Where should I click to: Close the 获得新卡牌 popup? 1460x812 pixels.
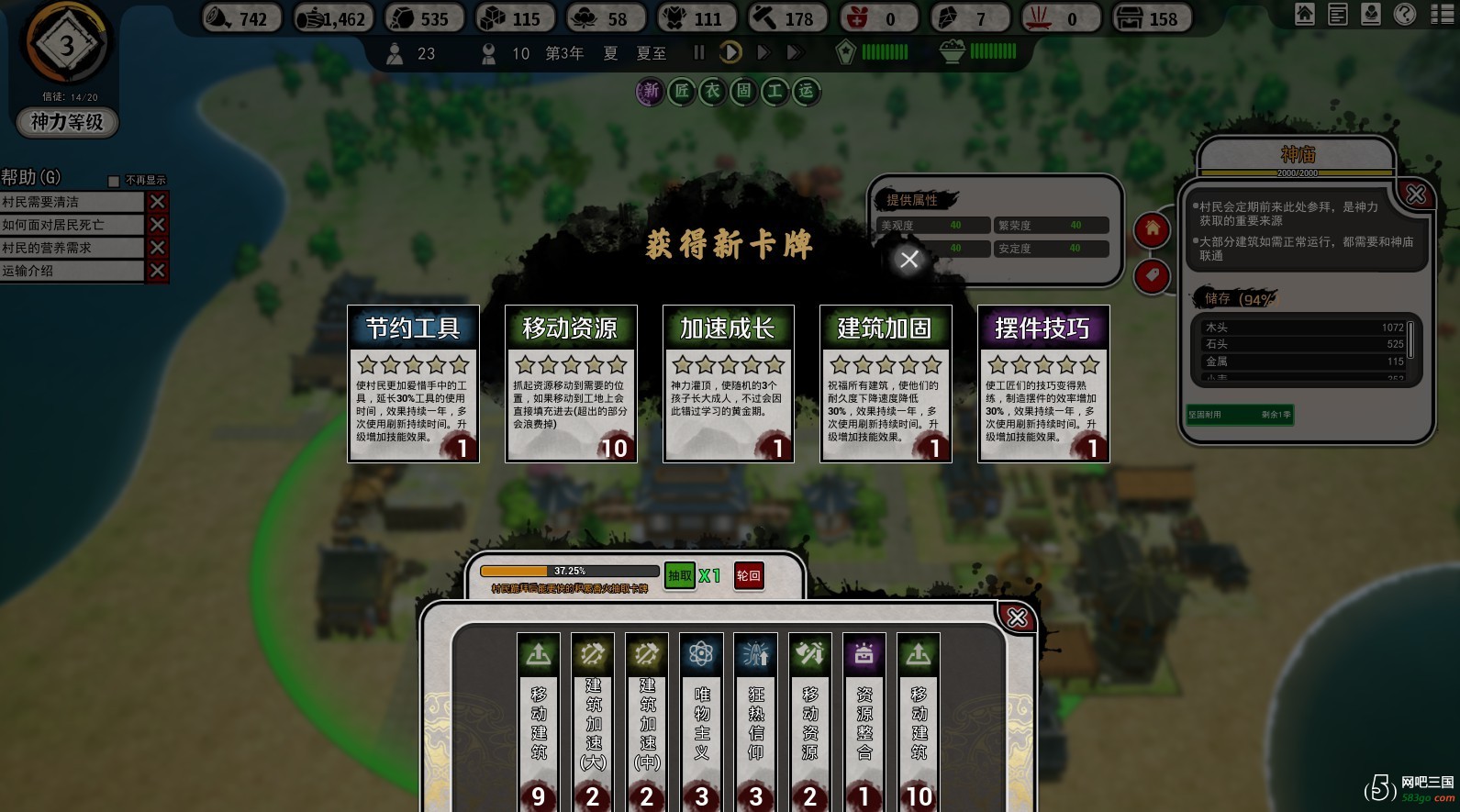908,260
